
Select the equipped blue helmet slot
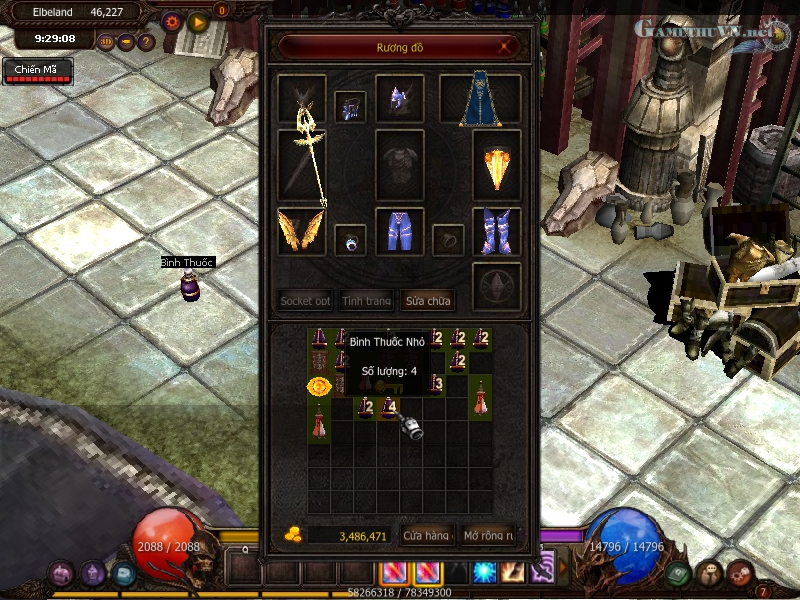click(x=400, y=99)
